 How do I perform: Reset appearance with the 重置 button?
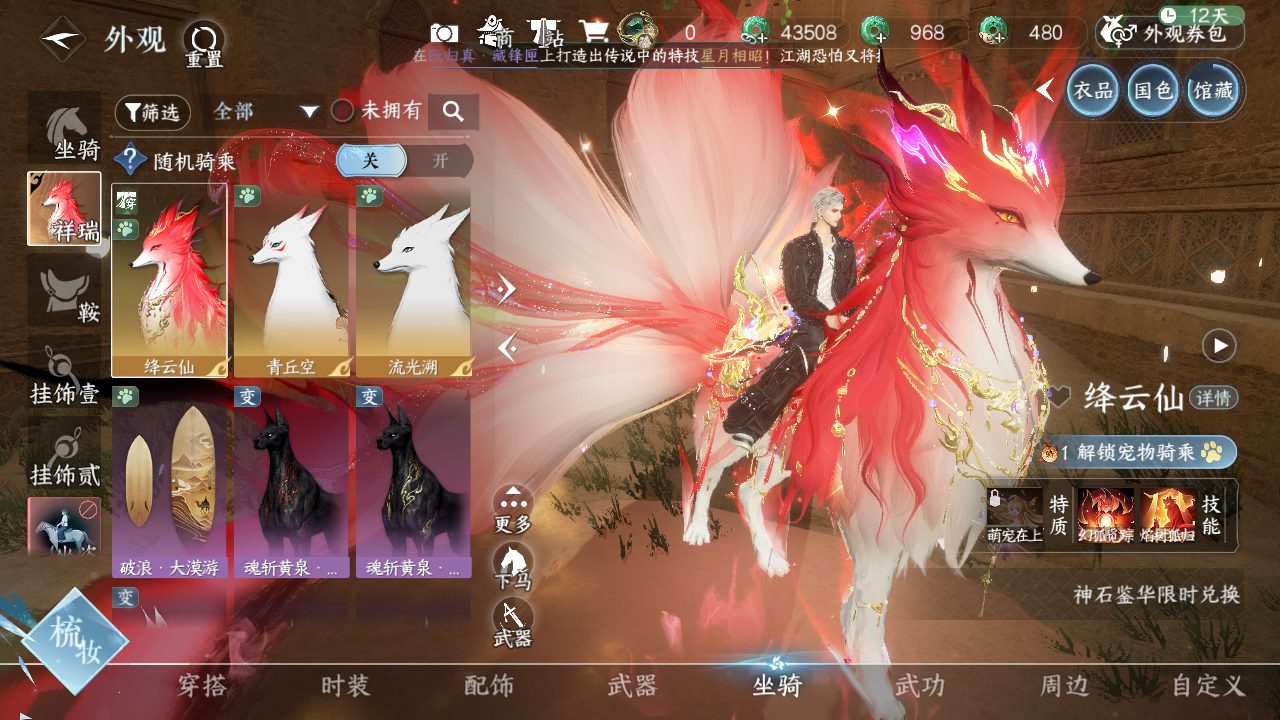point(204,44)
